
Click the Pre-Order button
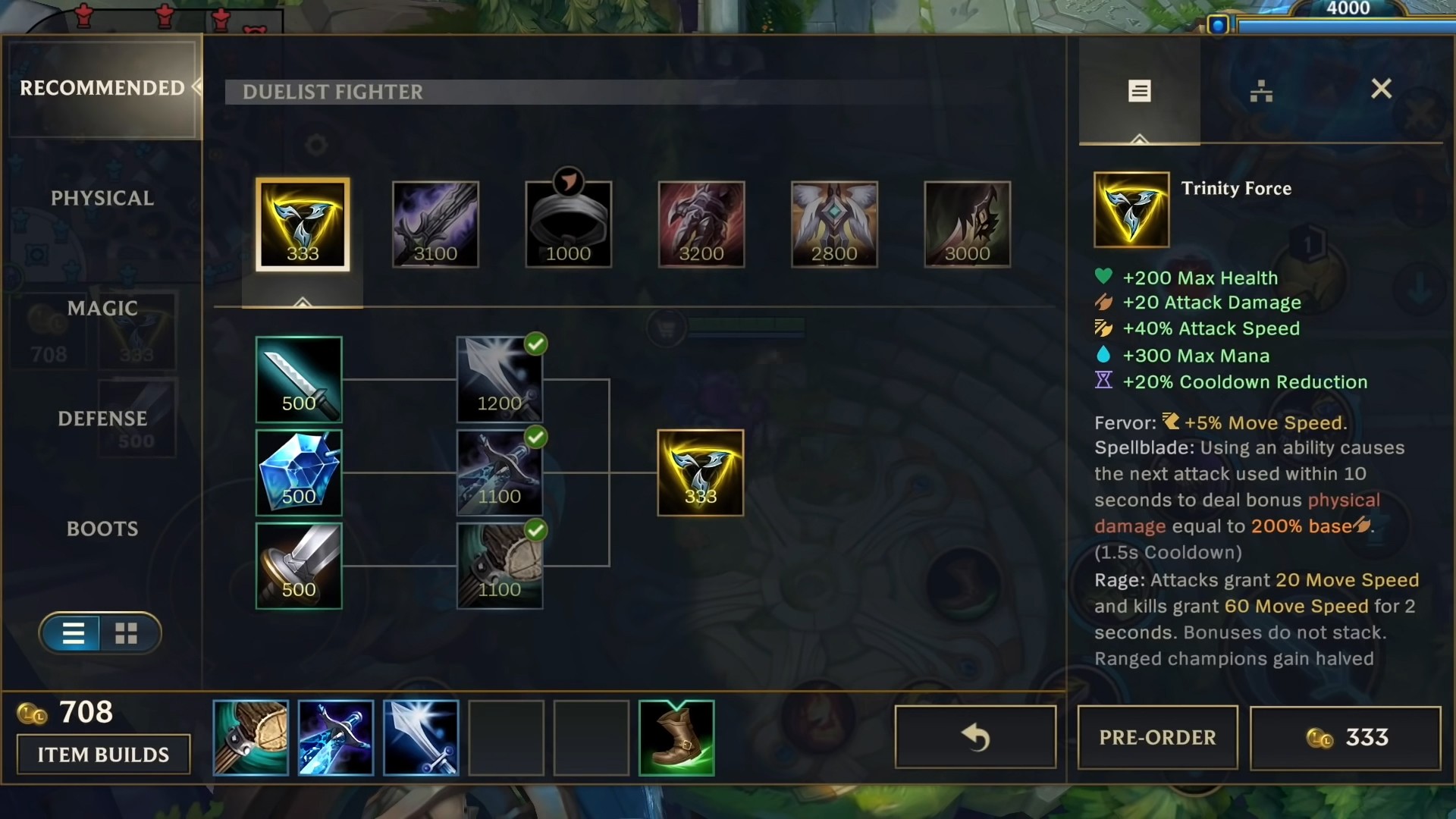(1157, 737)
